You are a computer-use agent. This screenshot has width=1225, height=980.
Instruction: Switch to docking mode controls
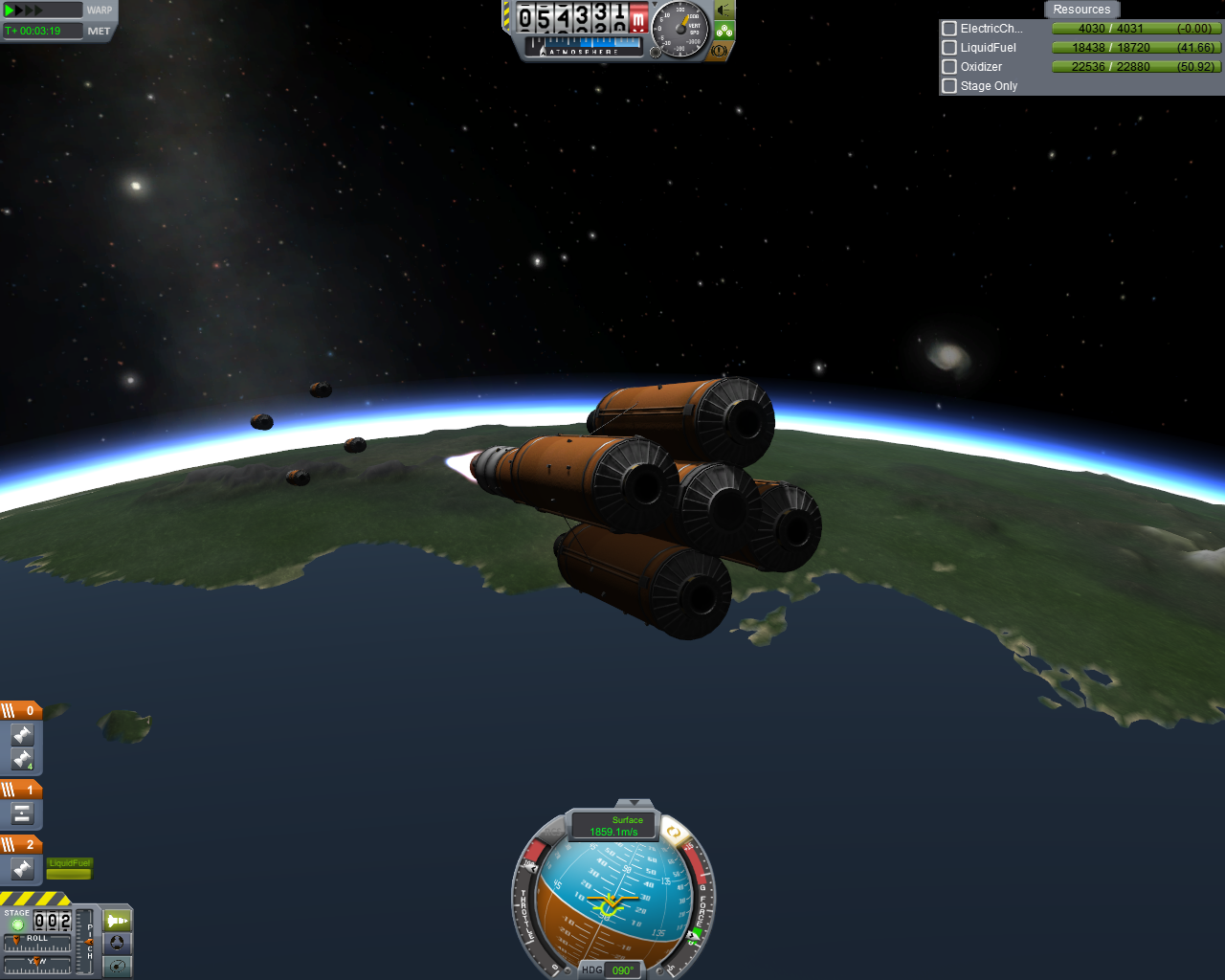point(117,943)
